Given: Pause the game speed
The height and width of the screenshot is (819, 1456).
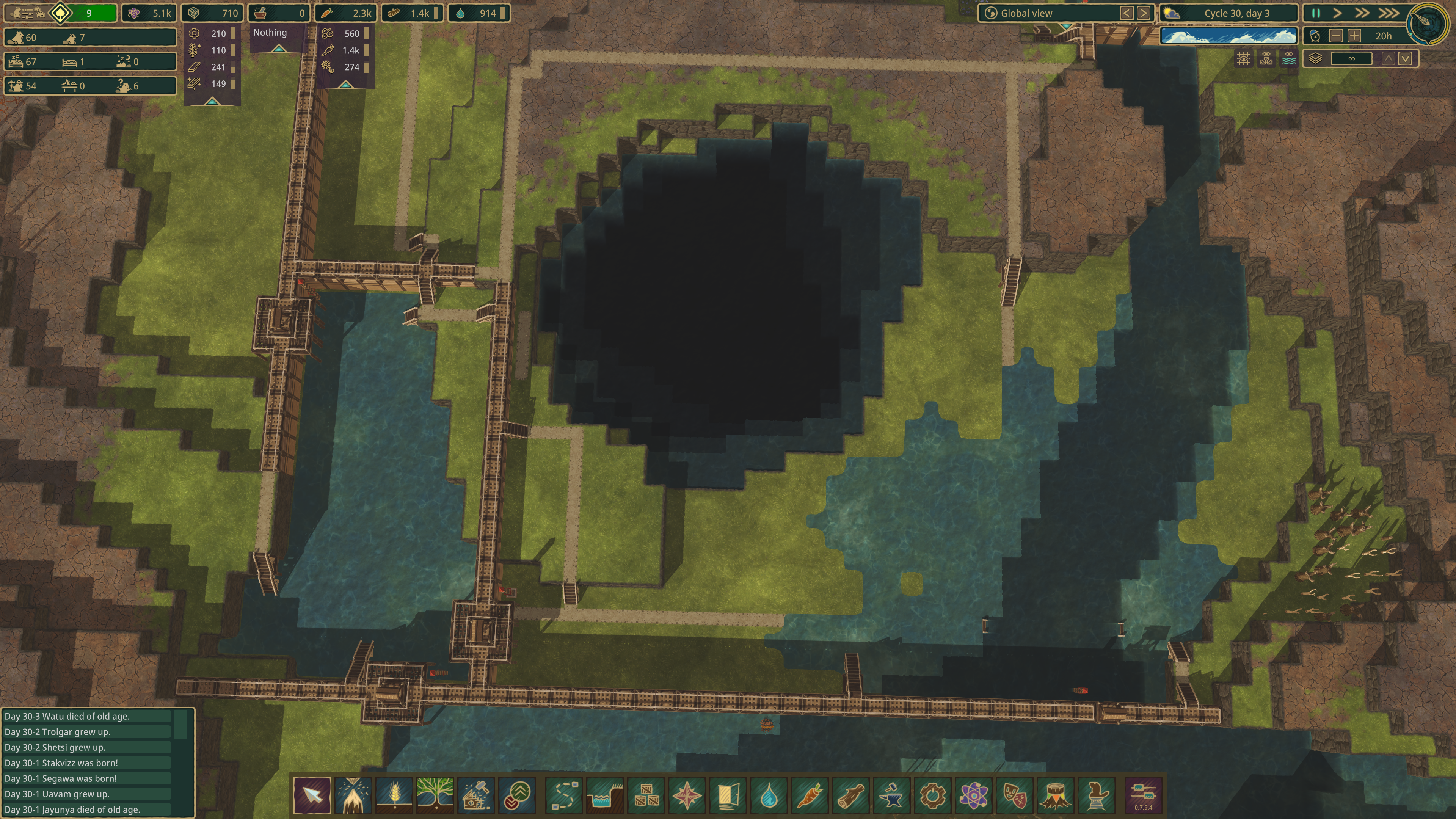Looking at the screenshot, I should click(x=1316, y=13).
